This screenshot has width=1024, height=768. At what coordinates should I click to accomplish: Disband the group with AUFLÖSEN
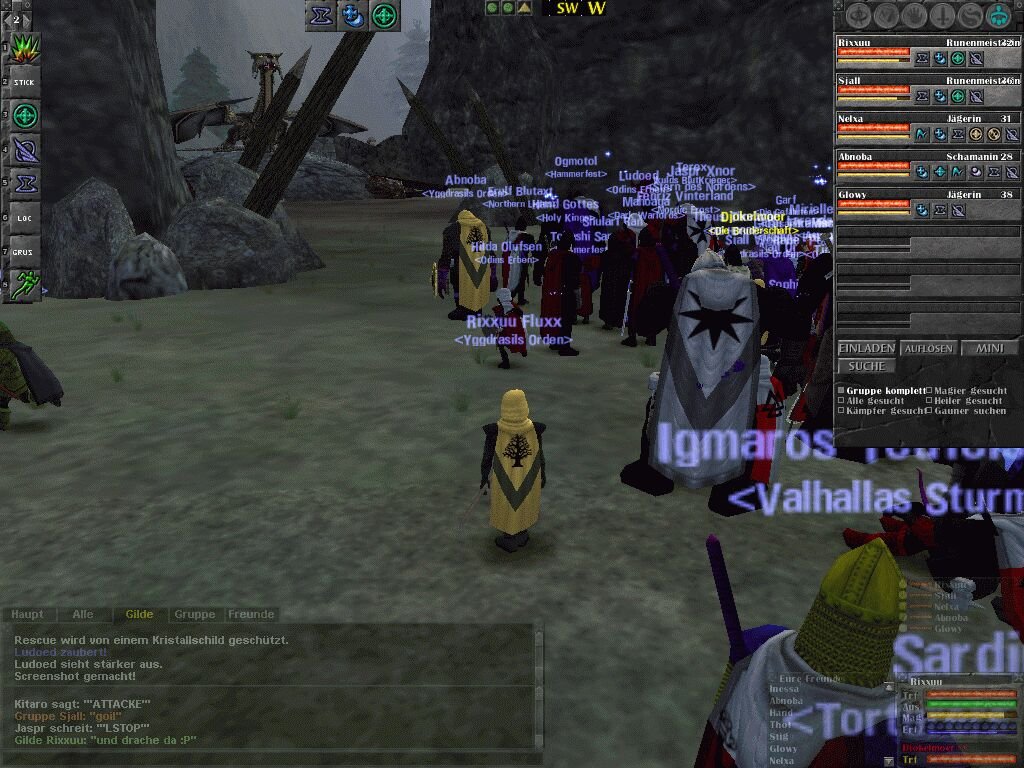(x=929, y=348)
